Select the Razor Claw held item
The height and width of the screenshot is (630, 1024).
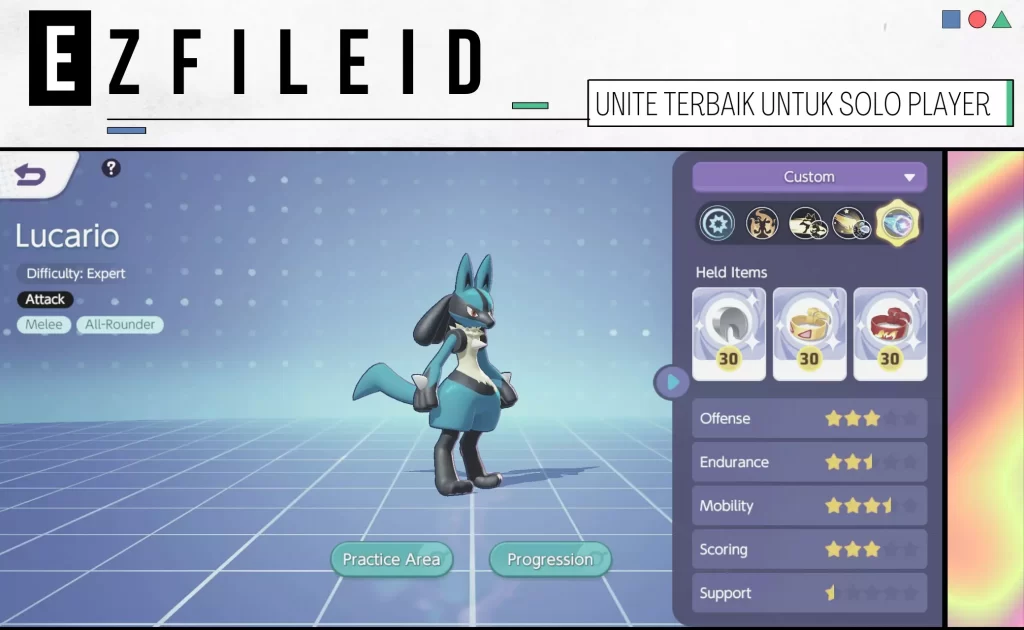tap(729, 334)
